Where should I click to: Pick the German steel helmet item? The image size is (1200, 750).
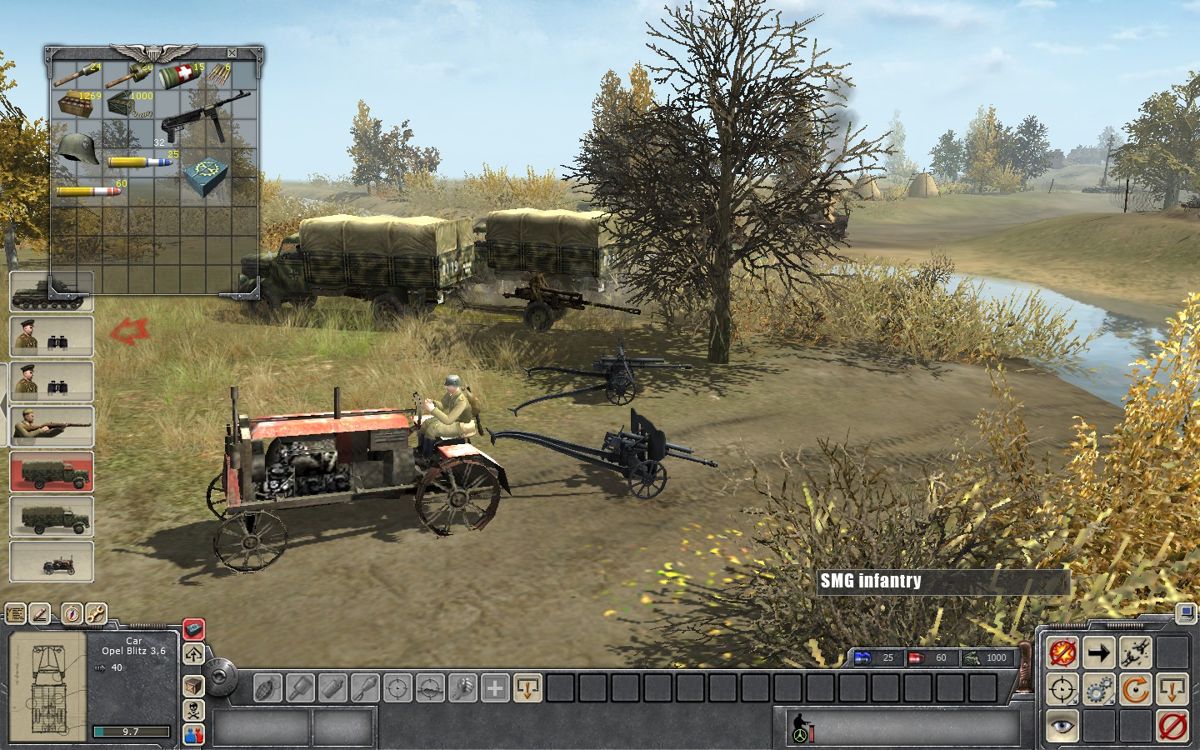pos(76,149)
